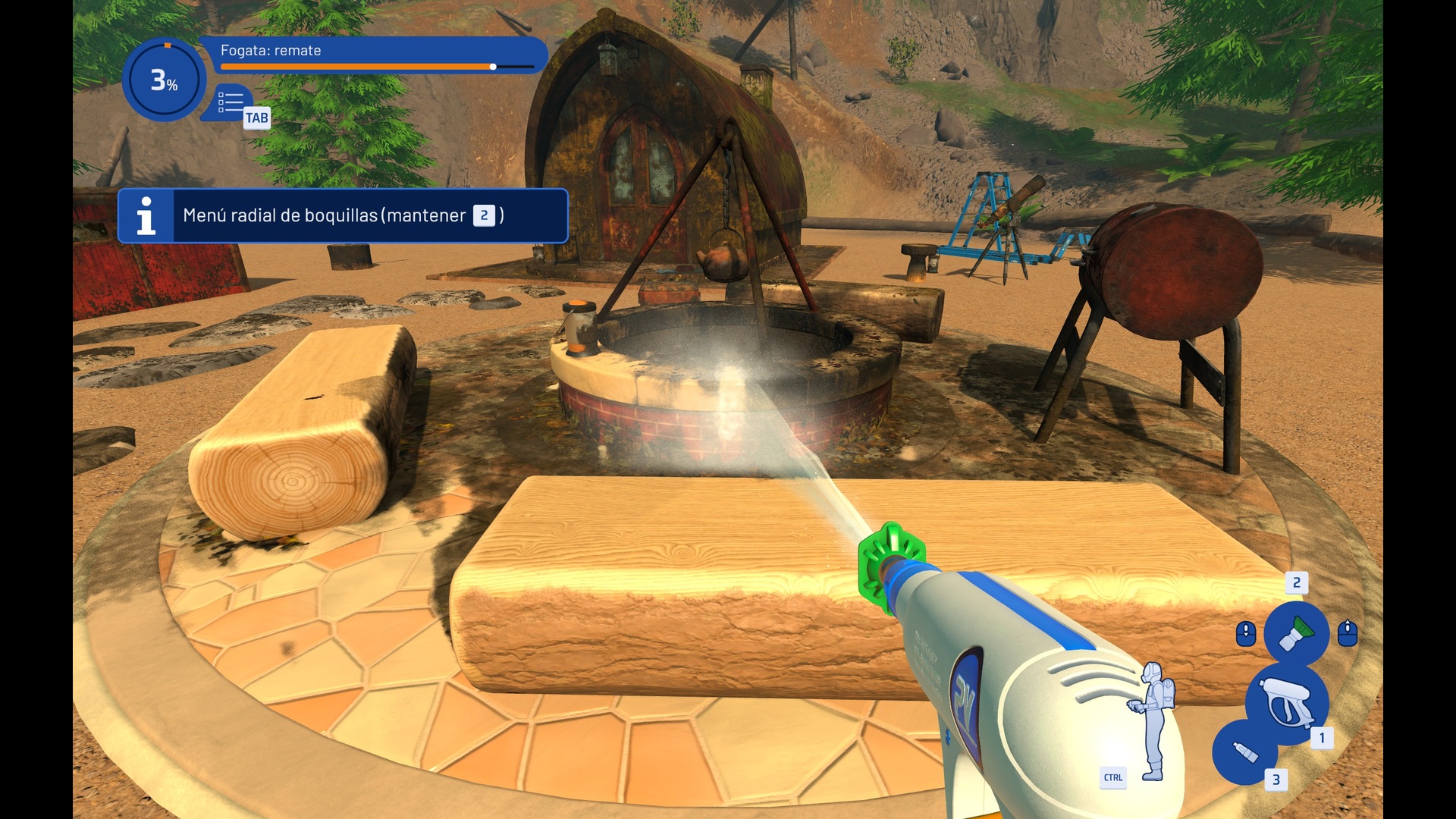The height and width of the screenshot is (819, 1456).
Task: Select the soap bottle icon
Action: 1244,752
